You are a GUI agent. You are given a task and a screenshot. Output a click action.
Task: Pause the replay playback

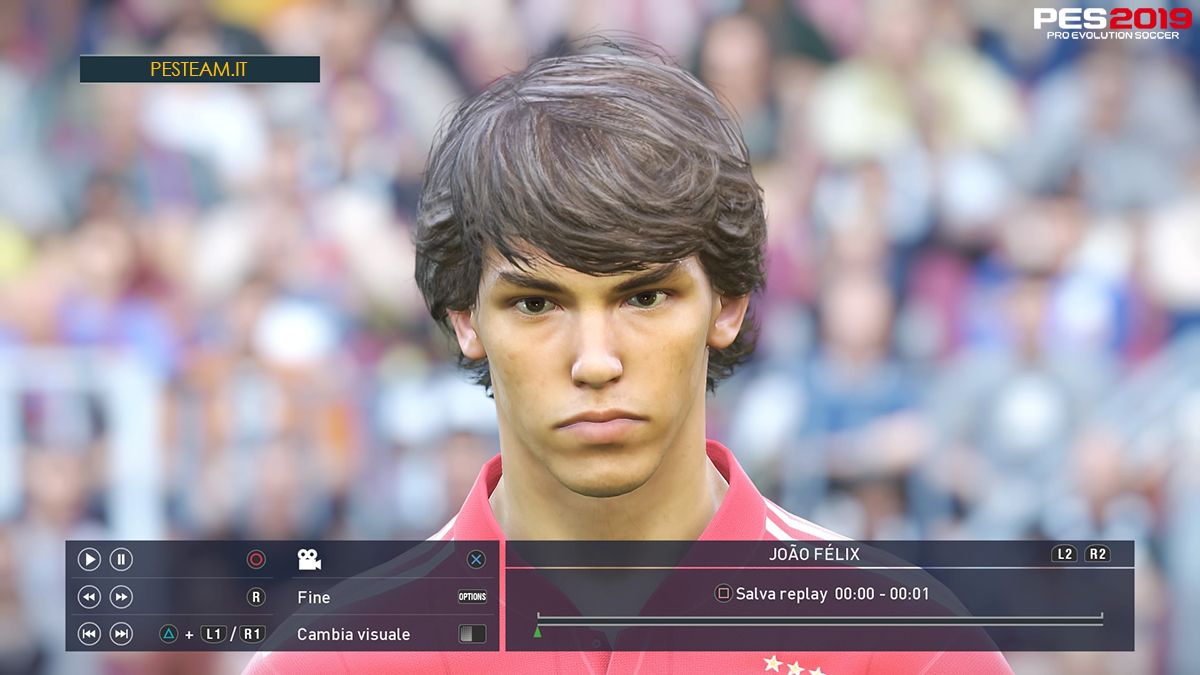pyautogui.click(x=121, y=560)
